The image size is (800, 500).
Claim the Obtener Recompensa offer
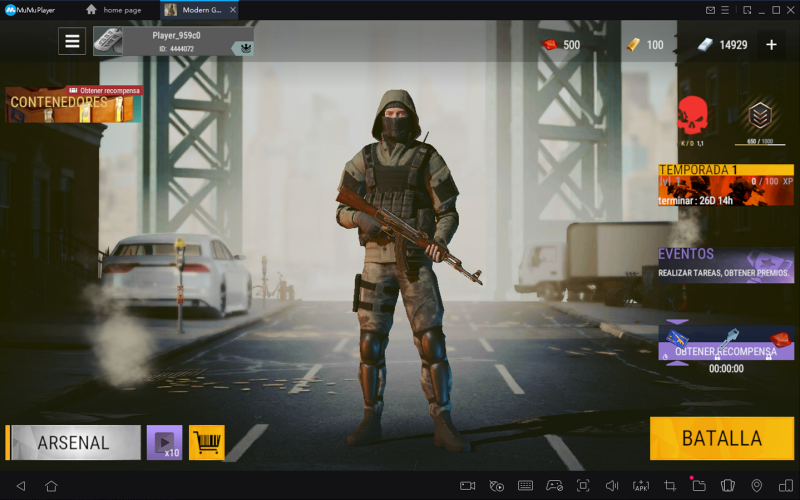(725, 343)
